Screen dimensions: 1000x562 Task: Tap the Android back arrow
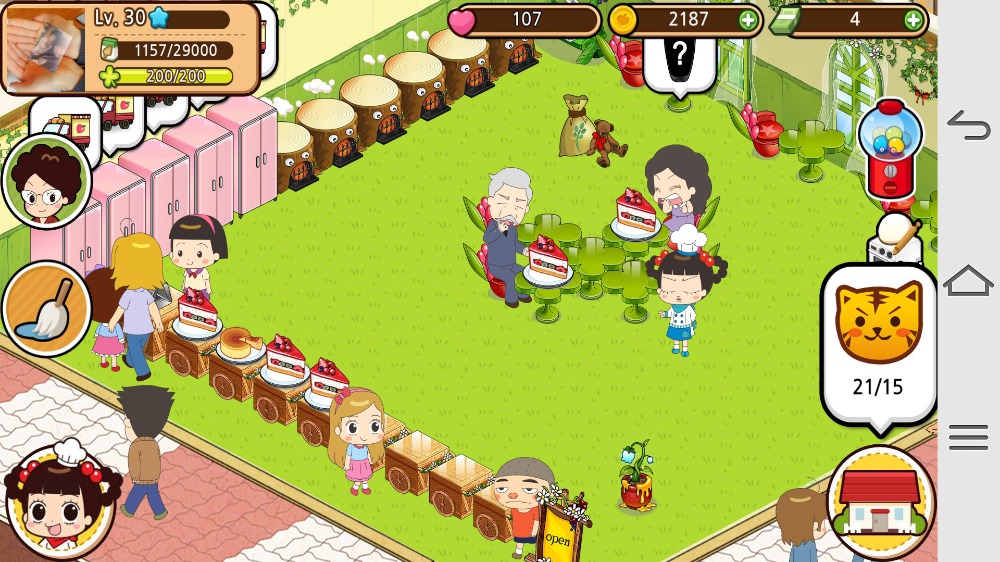tap(968, 126)
